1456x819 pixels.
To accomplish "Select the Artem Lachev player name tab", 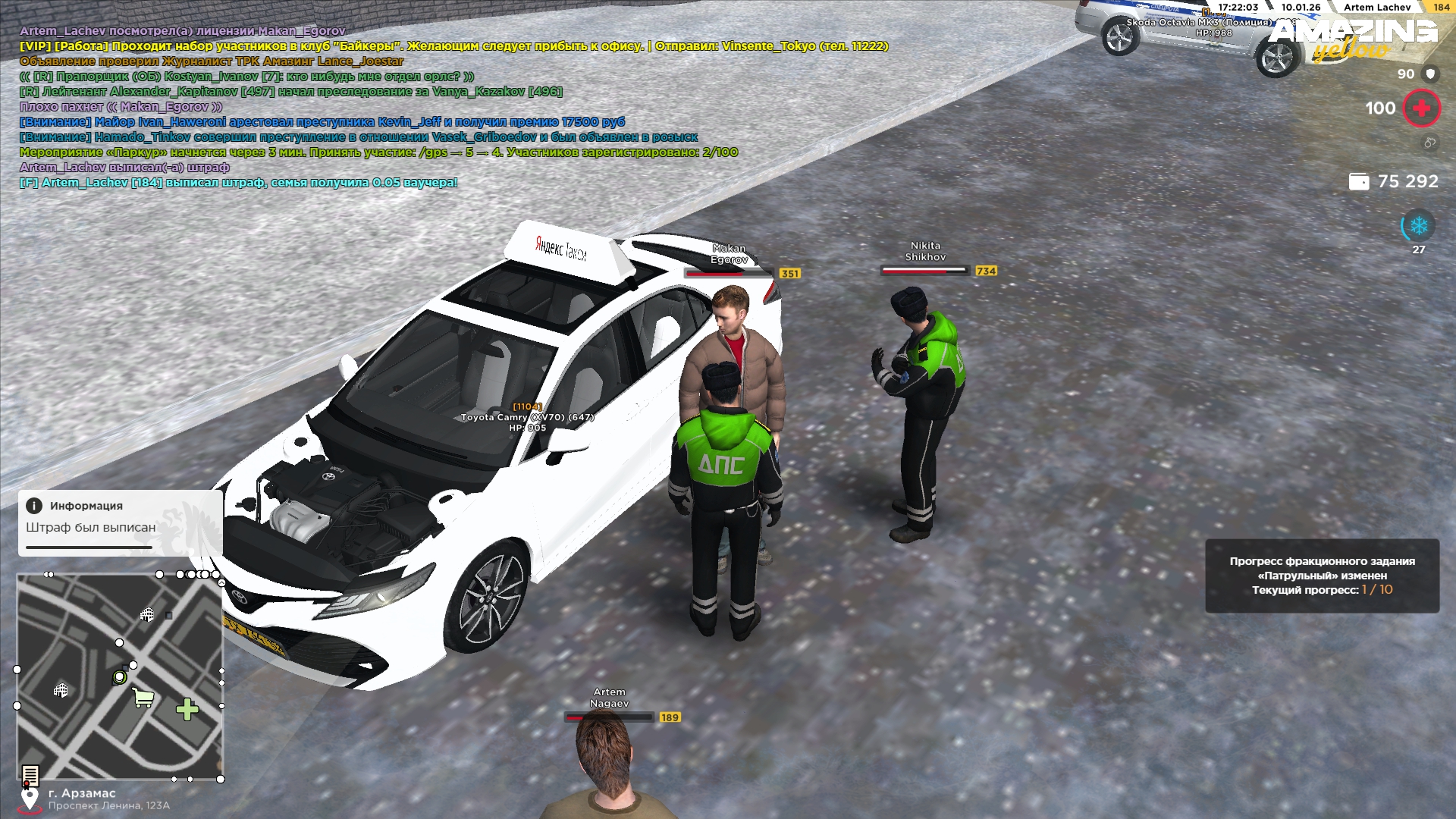I will pos(1376,8).
